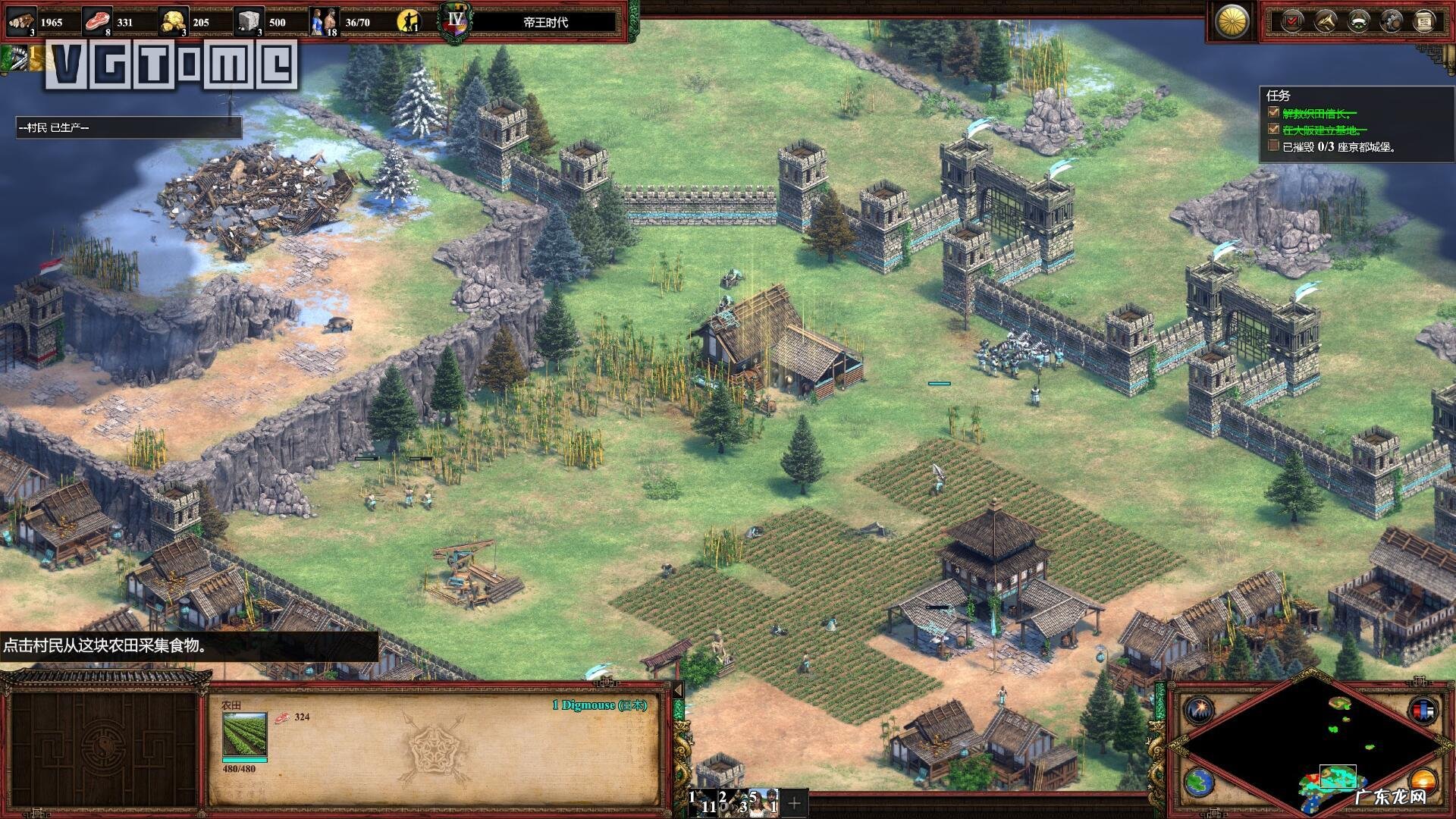Click the idle villager button

(x=409, y=21)
